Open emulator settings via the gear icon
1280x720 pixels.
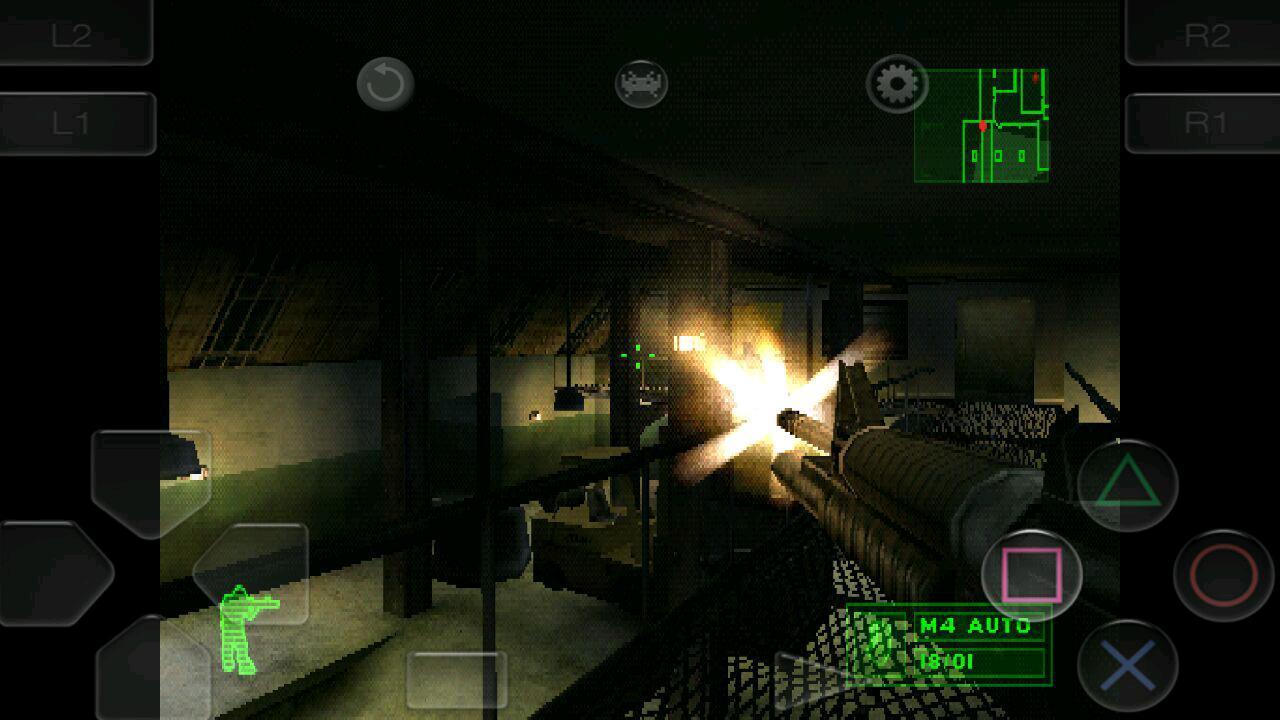click(896, 84)
